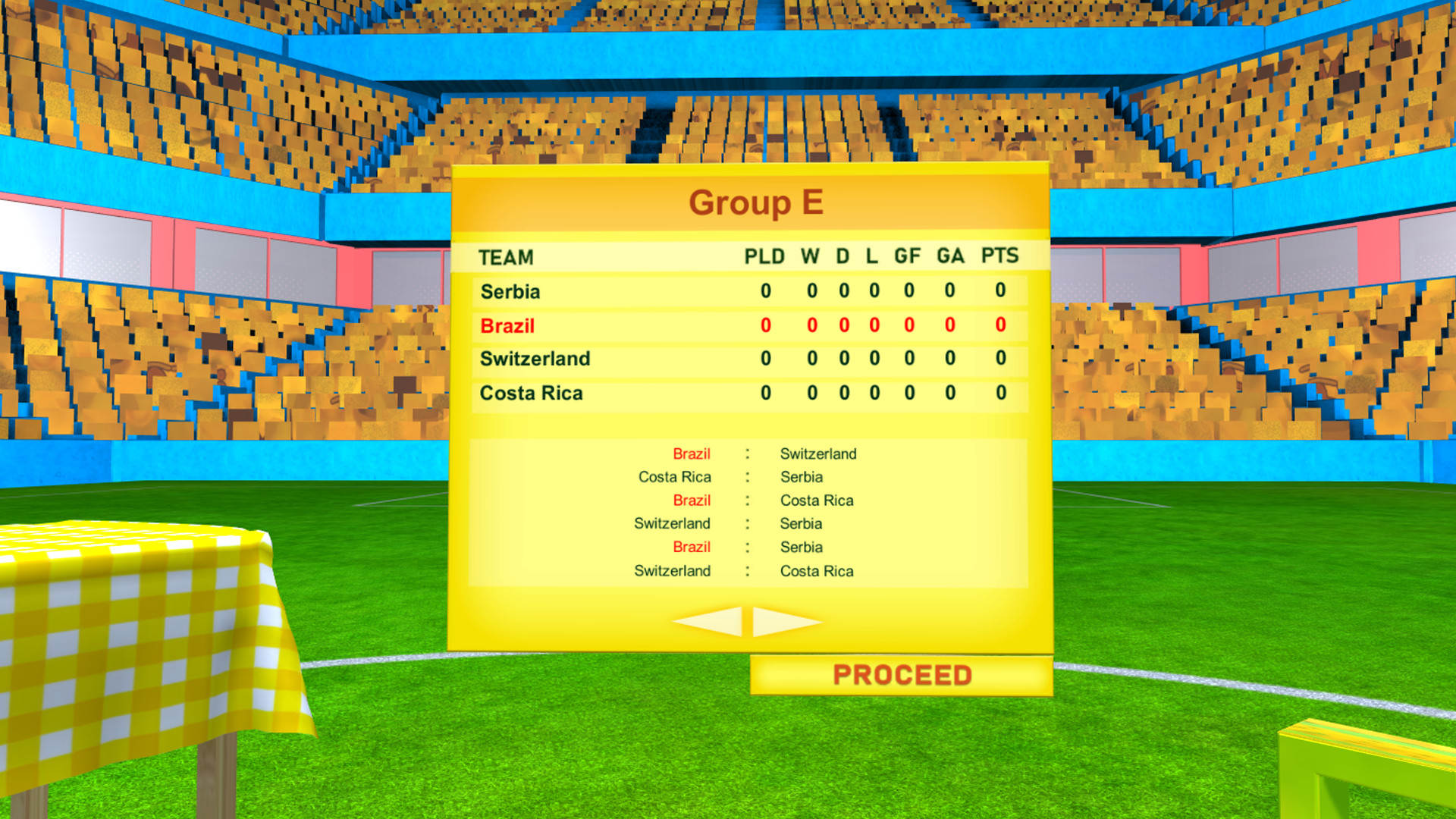The height and width of the screenshot is (819, 1456).
Task: Click Brazil's GF score of zero
Action: coord(906,325)
